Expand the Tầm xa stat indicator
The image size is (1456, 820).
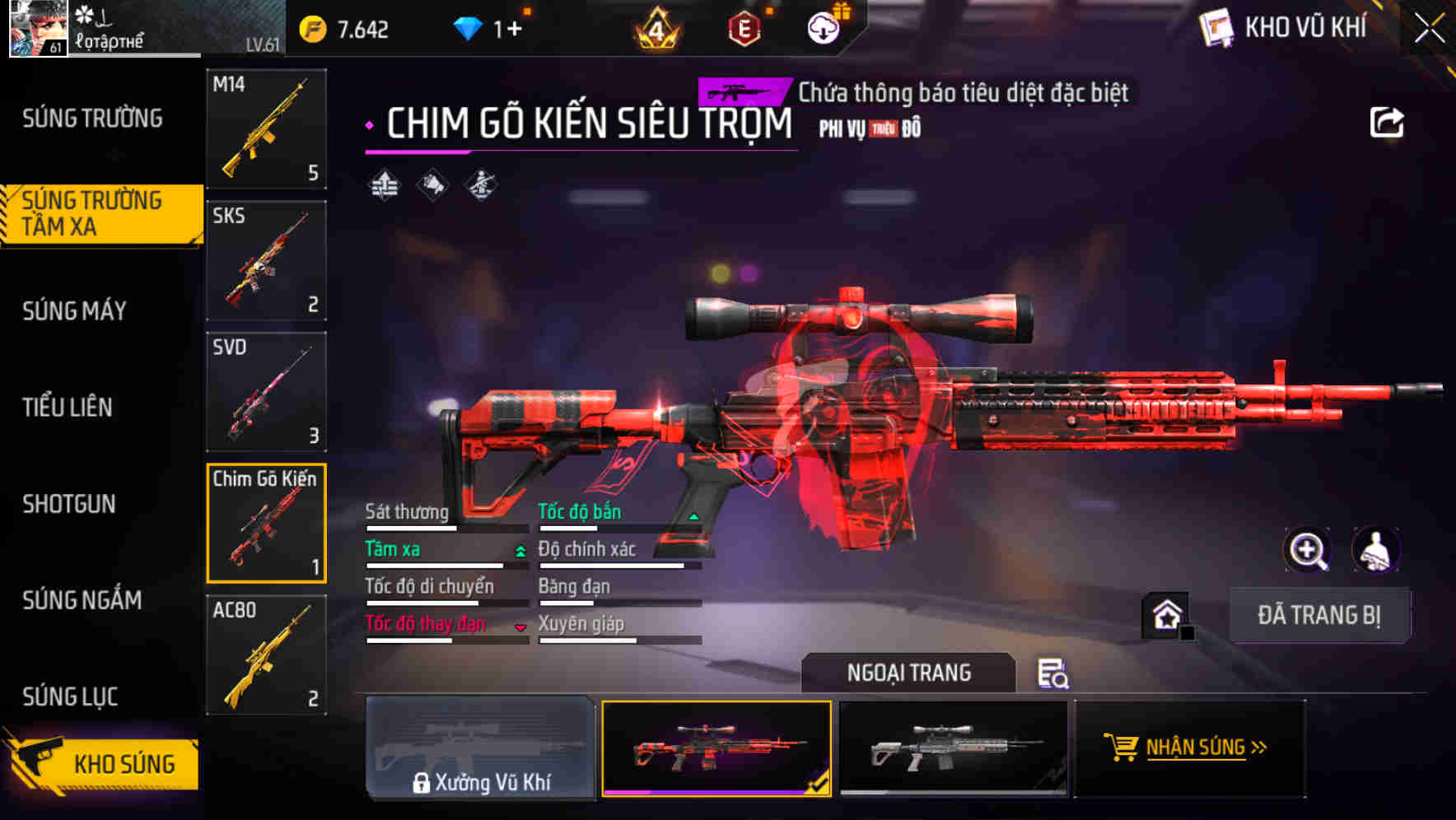click(519, 551)
